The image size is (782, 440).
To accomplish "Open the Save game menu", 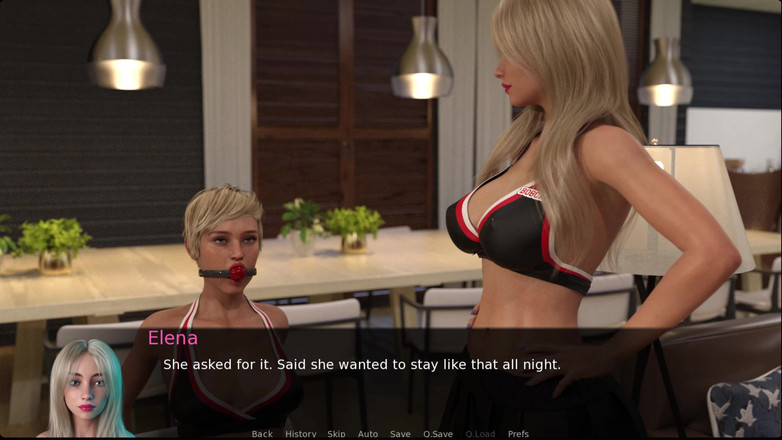I will (x=400, y=434).
